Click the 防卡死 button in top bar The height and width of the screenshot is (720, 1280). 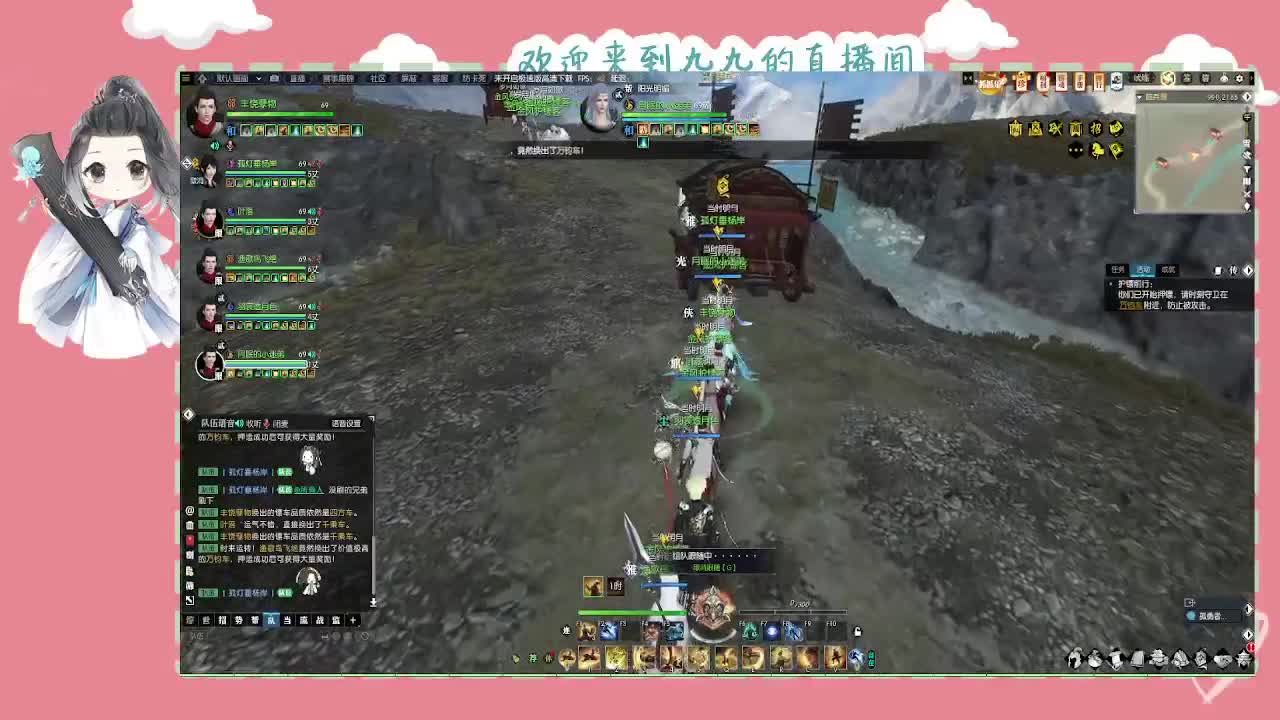pyautogui.click(x=473, y=79)
